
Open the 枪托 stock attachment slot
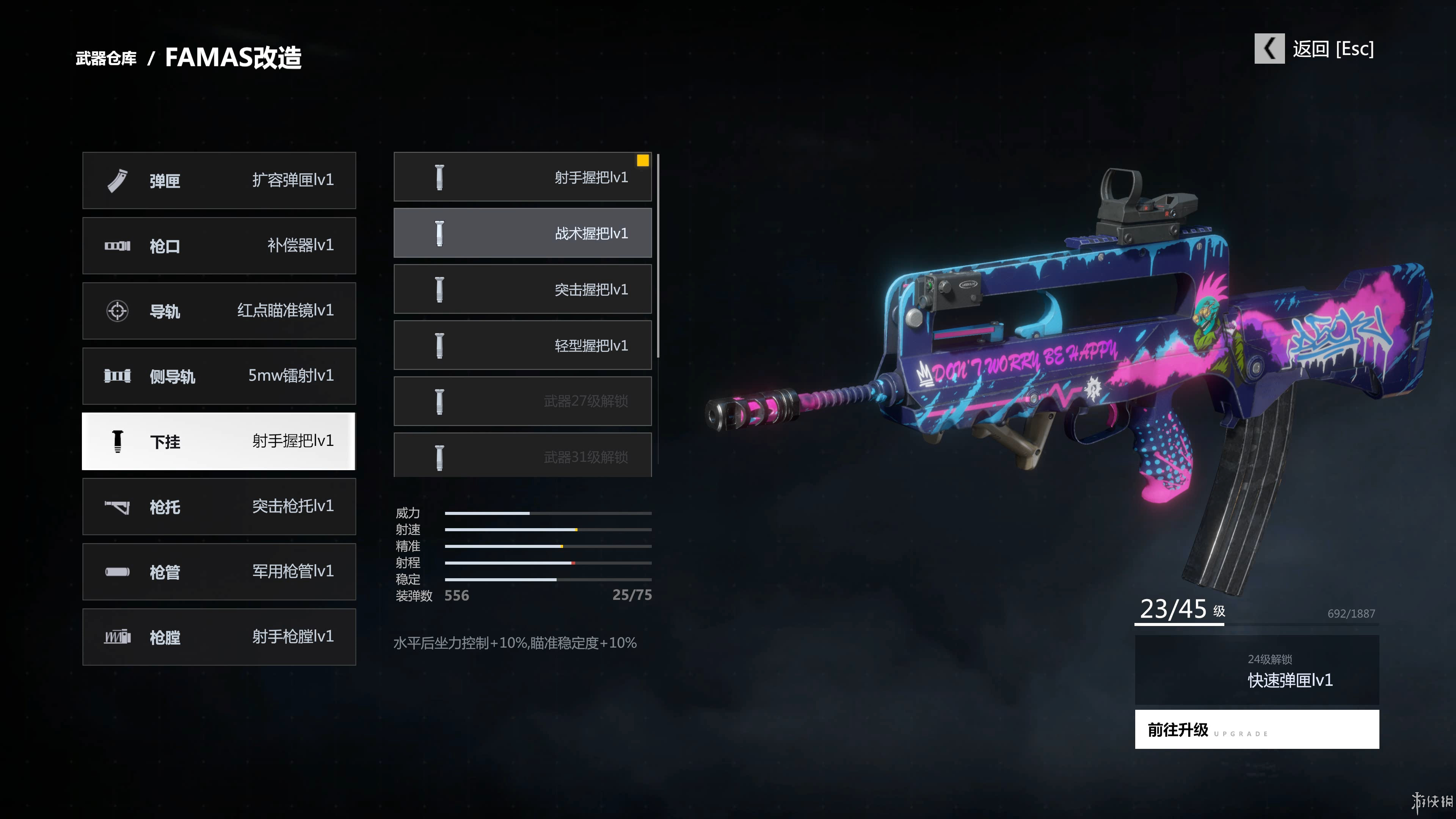click(x=219, y=507)
